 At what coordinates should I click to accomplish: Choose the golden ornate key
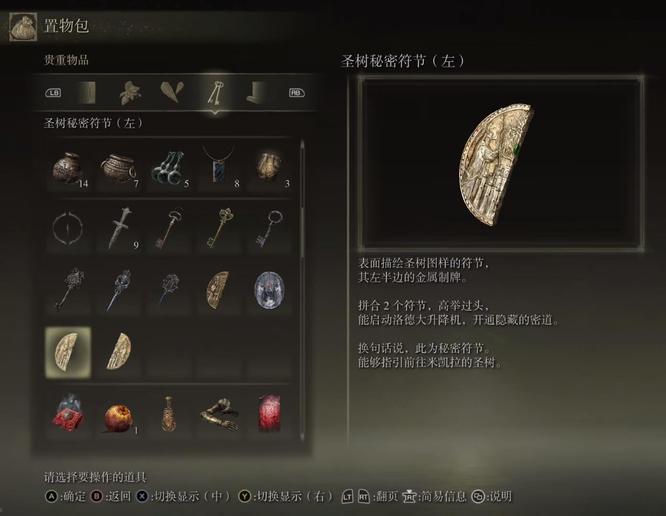[218, 229]
